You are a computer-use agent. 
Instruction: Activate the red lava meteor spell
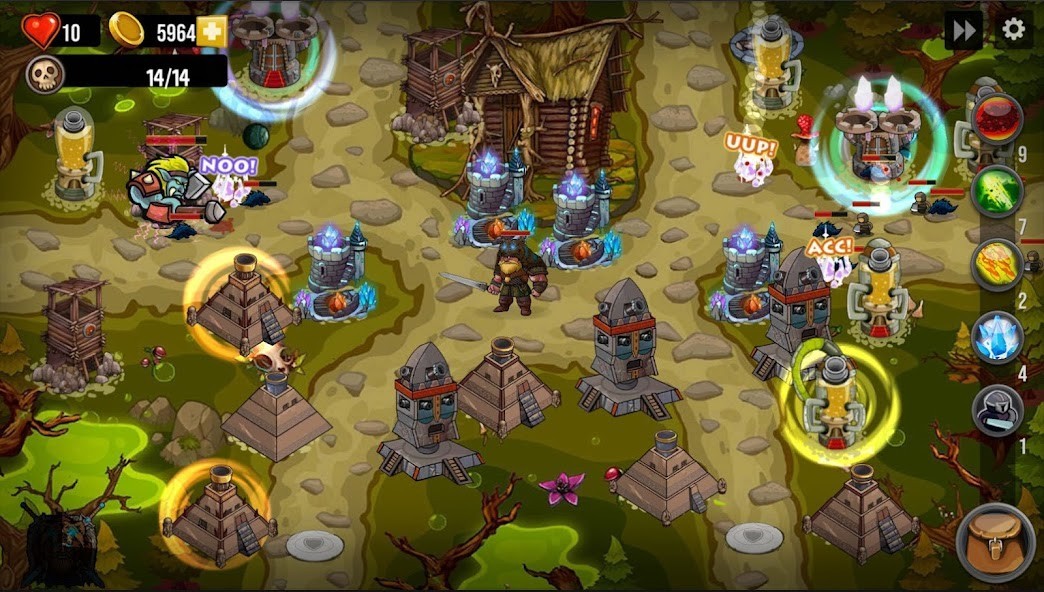(997, 119)
